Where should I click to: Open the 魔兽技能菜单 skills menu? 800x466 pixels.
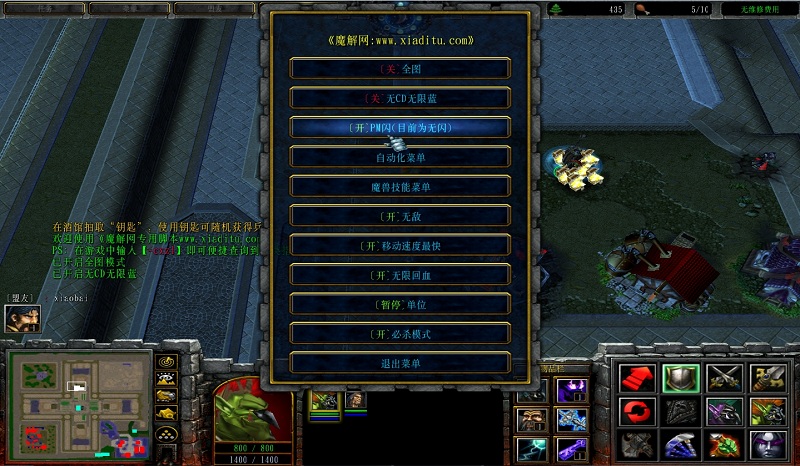[x=400, y=187]
